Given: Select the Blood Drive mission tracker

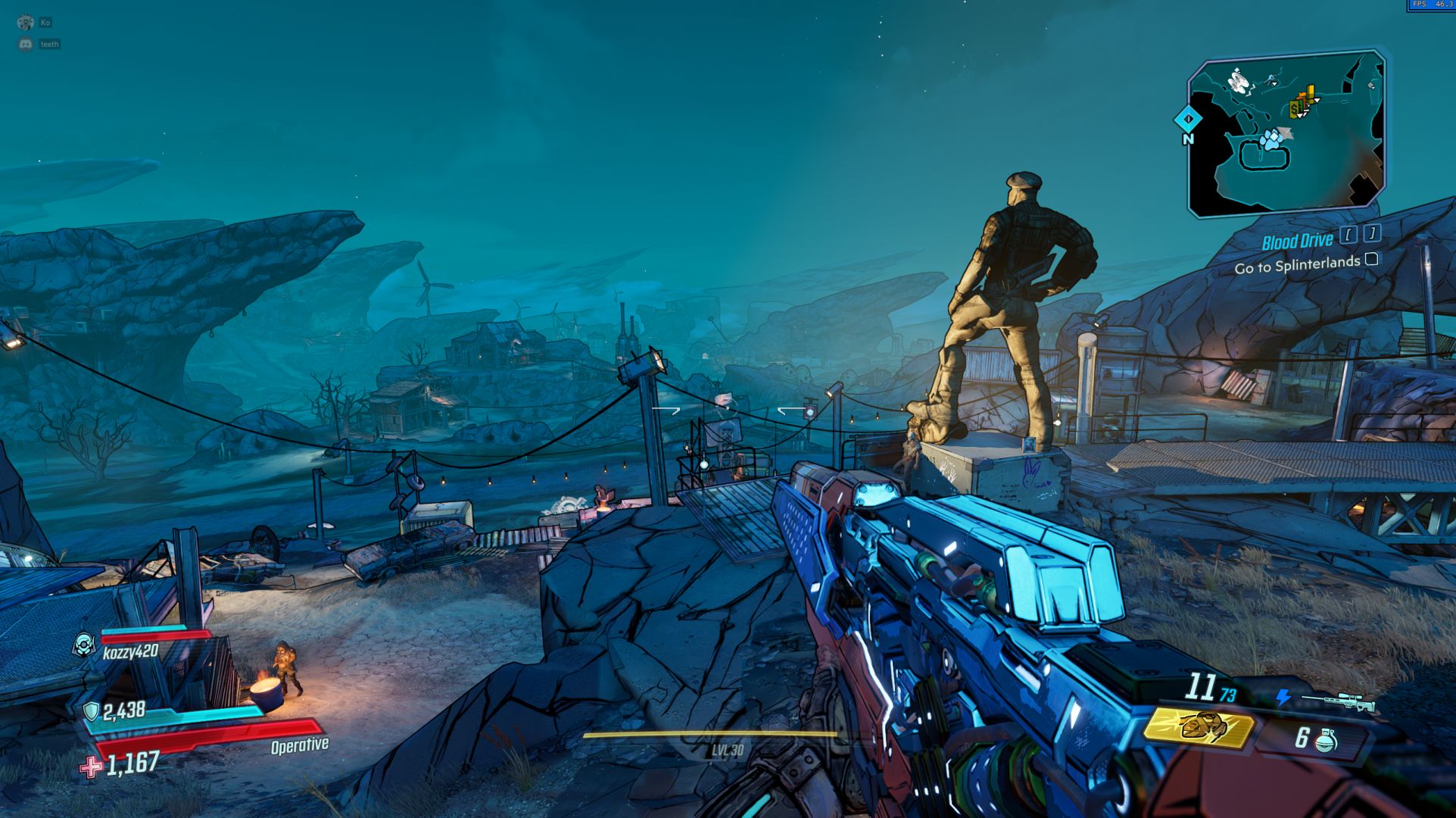Looking at the screenshot, I should 1297,242.
